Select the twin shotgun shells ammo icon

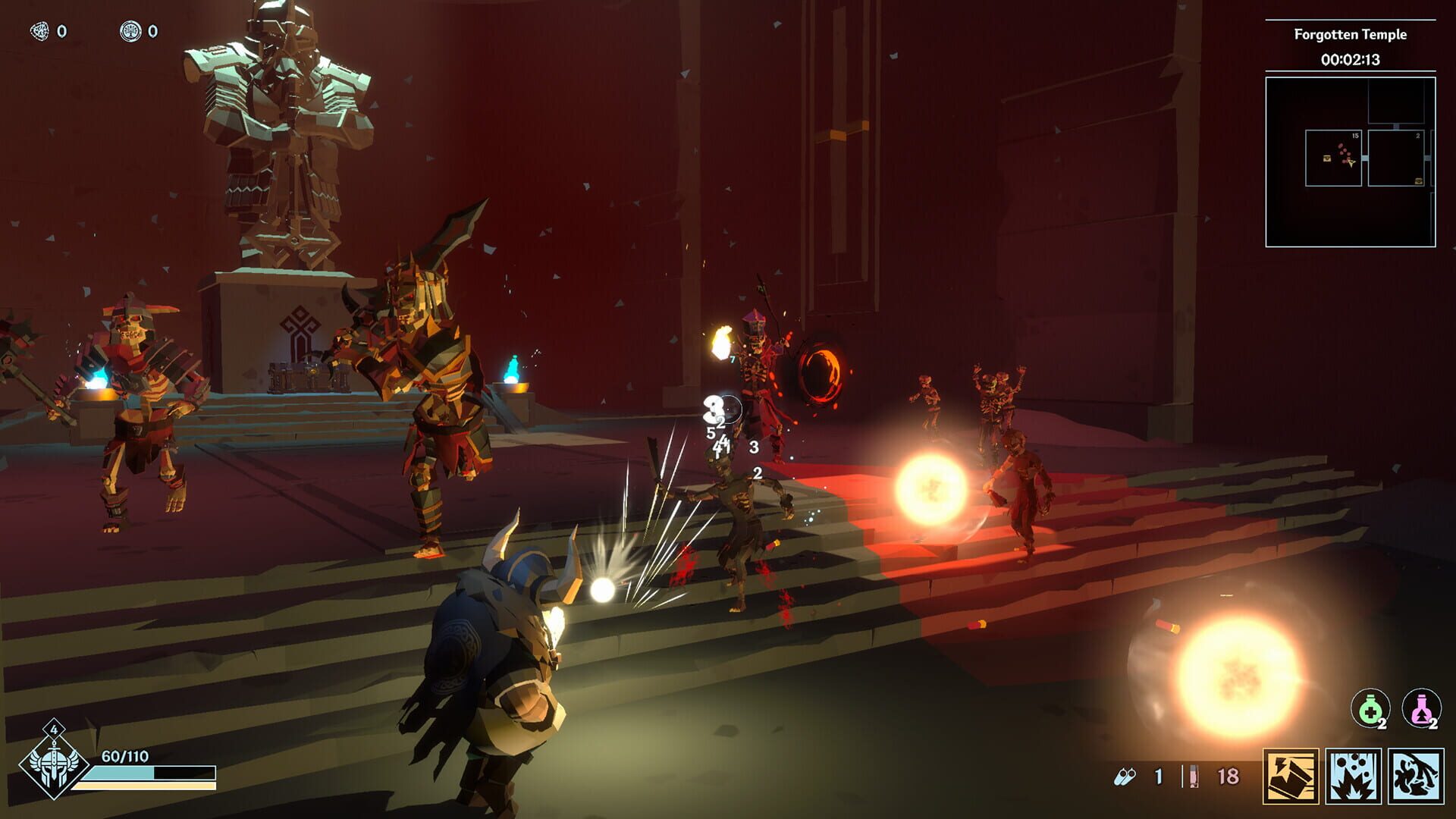pyautogui.click(x=1125, y=777)
